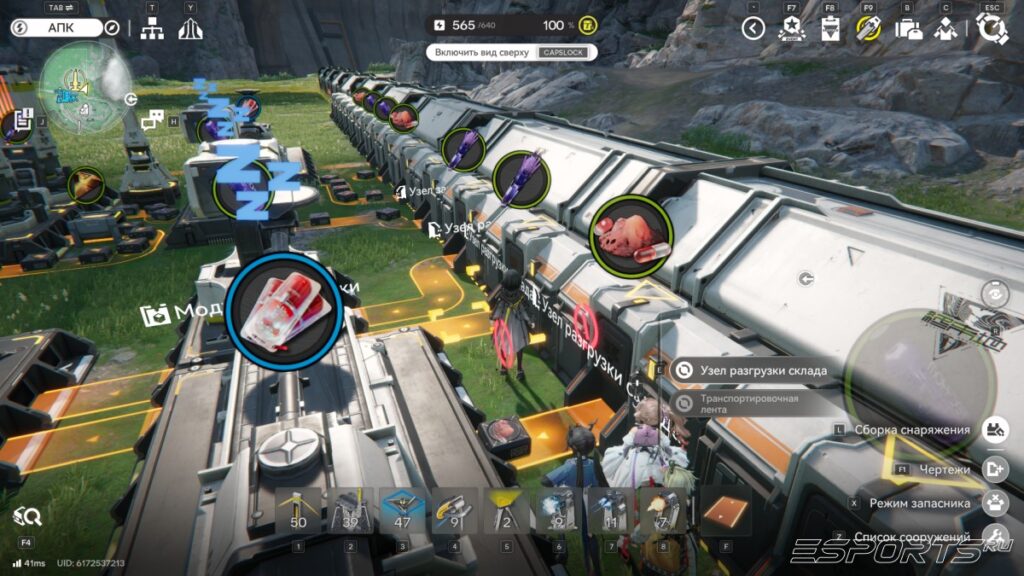This screenshot has width=1024, height=576.
Task: Click the compass icon beside АПК
Action: click(112, 28)
